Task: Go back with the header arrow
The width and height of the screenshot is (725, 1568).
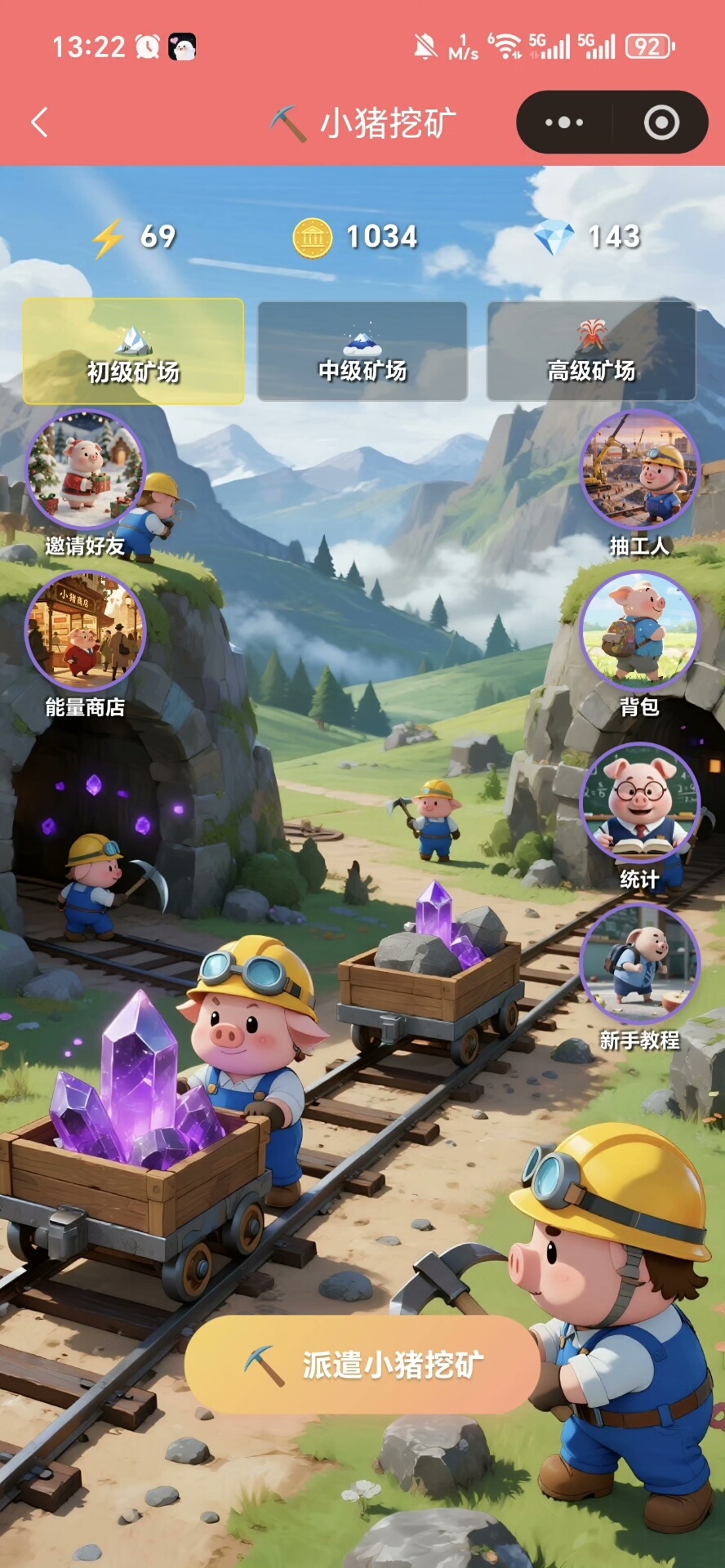Action: pos(39,122)
